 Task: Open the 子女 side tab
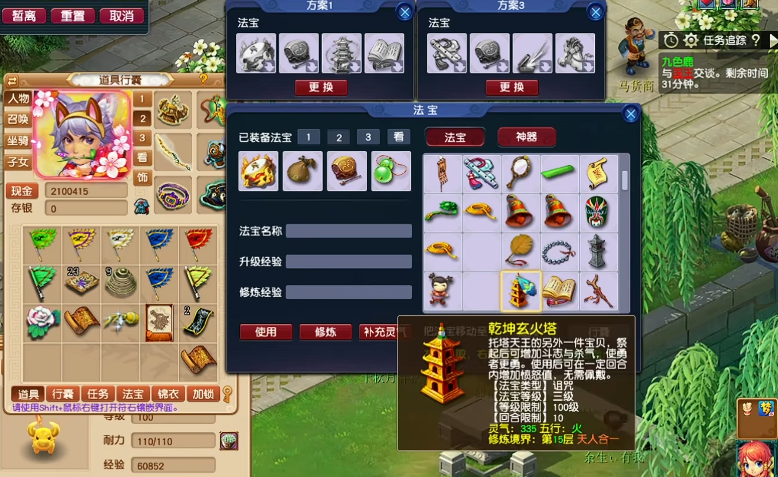pyautogui.click(x=17, y=161)
